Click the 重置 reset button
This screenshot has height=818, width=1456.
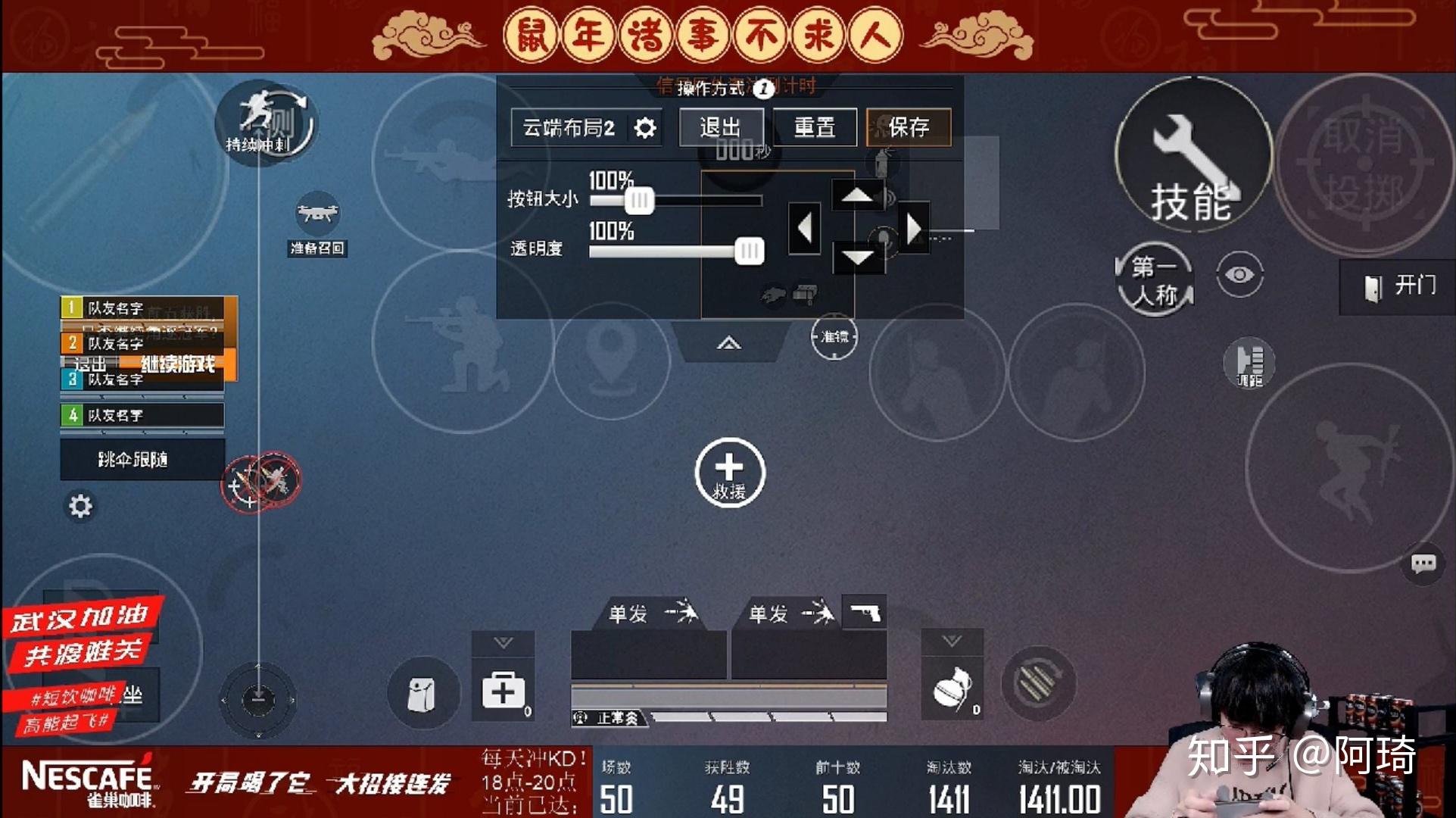tap(815, 127)
